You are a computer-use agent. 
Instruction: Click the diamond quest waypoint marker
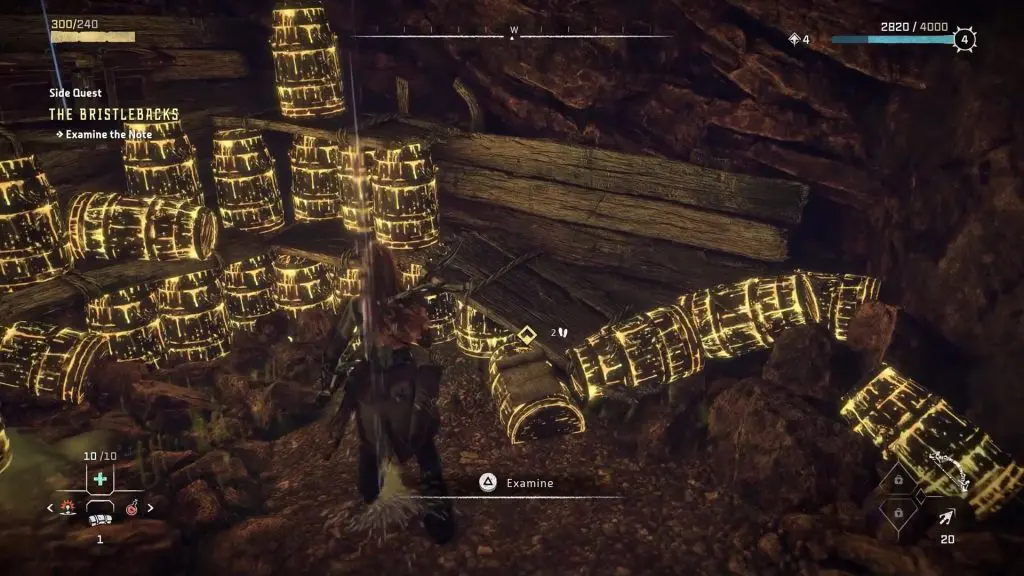pyautogui.click(x=527, y=332)
